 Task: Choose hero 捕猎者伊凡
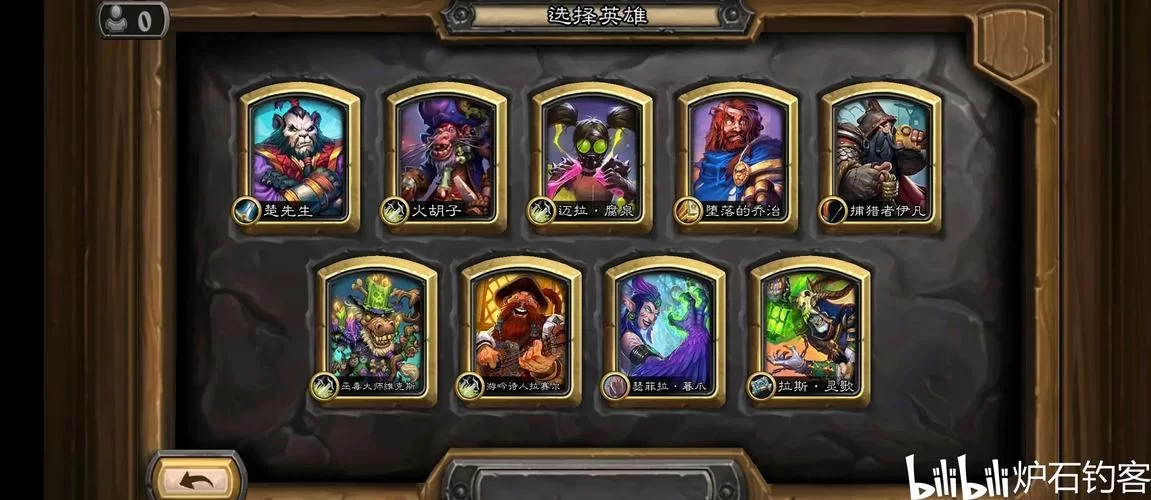881,150
